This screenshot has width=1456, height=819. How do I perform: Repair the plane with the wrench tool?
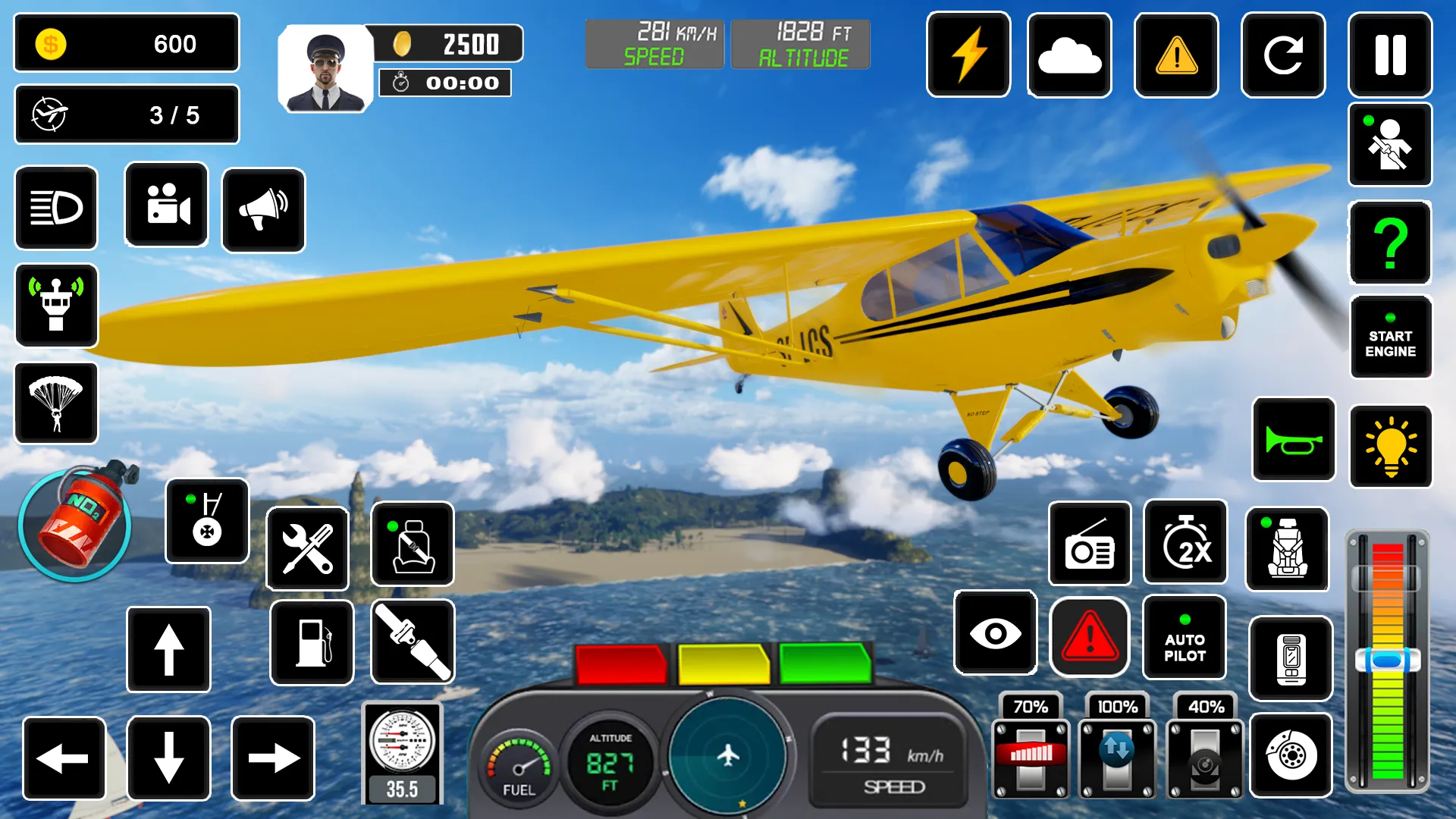308,548
